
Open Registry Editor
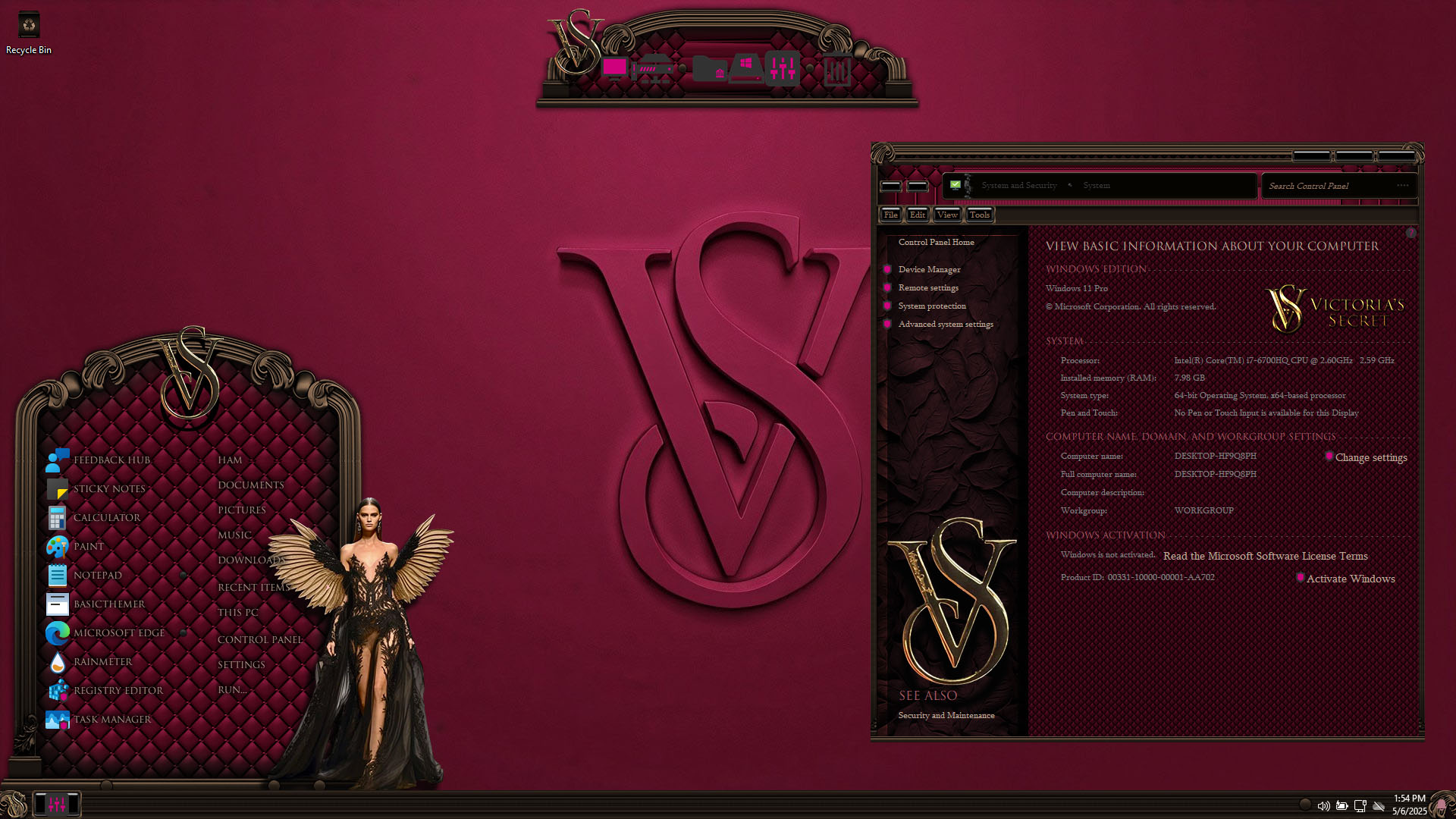[118, 691]
